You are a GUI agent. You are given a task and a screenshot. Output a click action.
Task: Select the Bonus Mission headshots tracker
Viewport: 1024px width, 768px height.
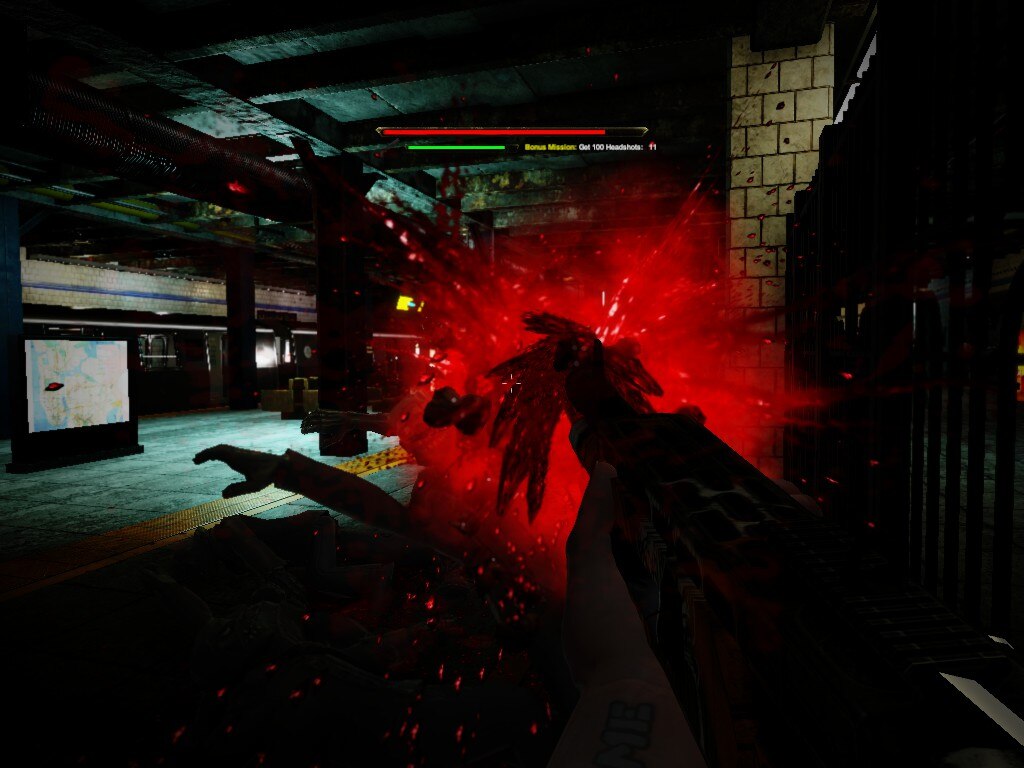[590, 147]
